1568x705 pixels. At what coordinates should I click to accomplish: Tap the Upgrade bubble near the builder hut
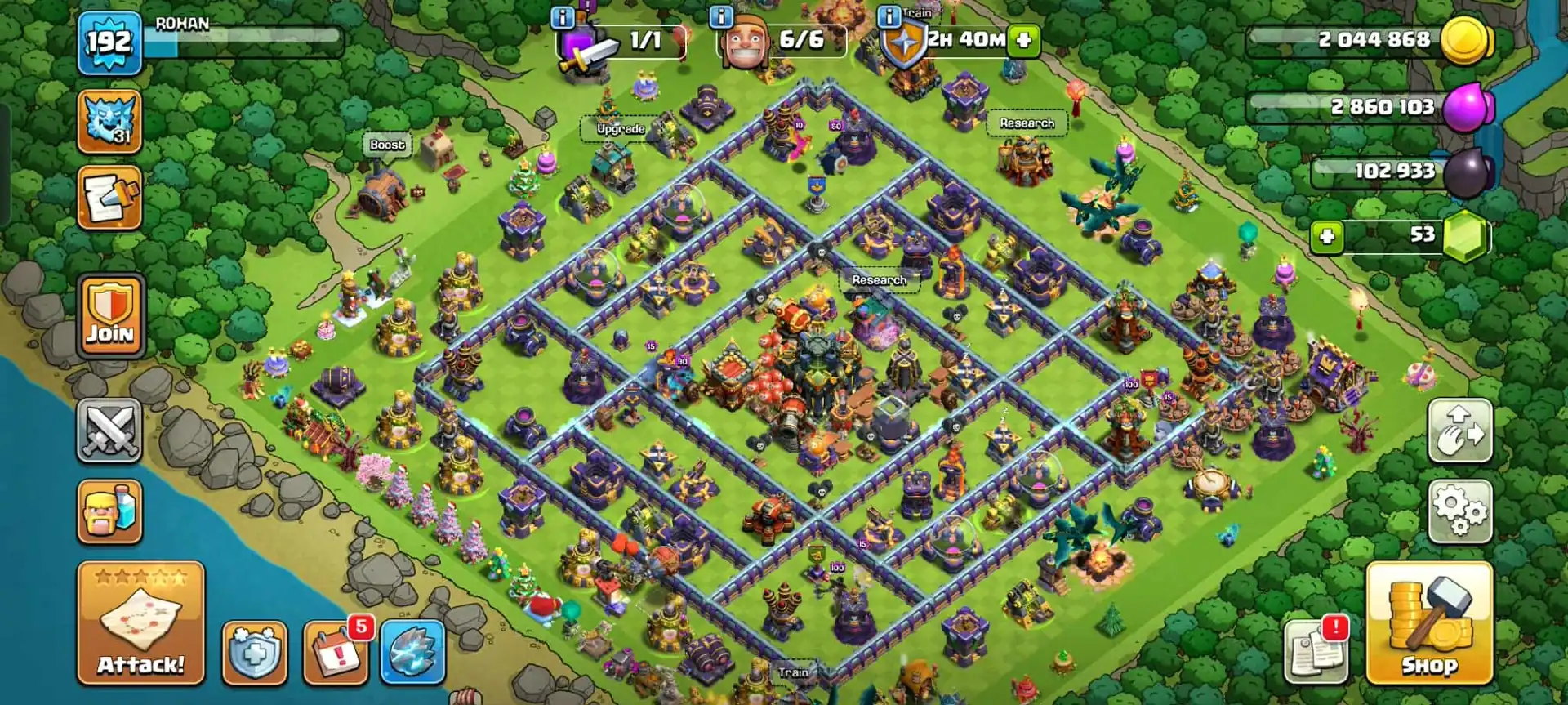pyautogui.click(x=622, y=128)
